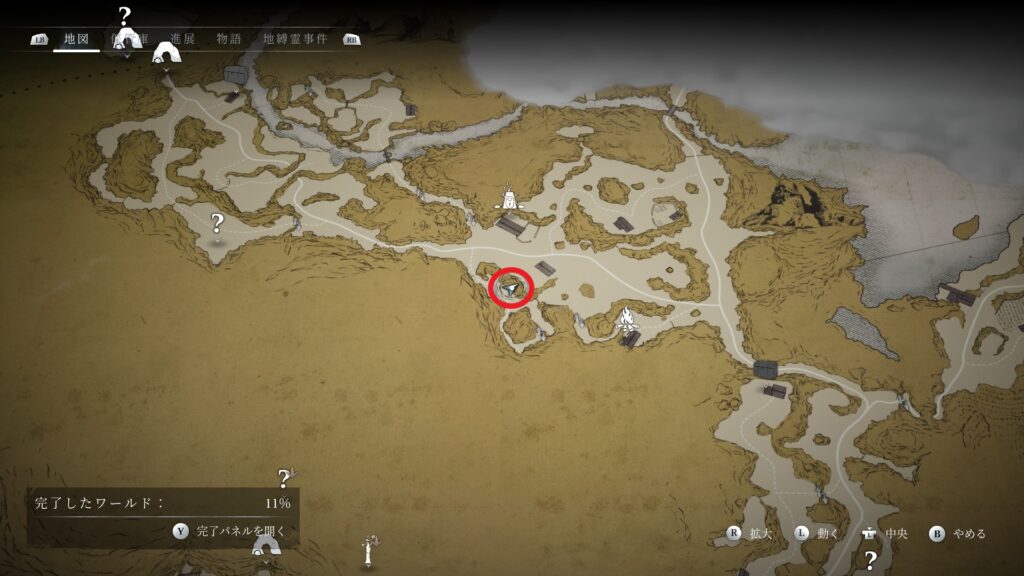Select the white seated figure map marker

pyautogui.click(x=511, y=198)
